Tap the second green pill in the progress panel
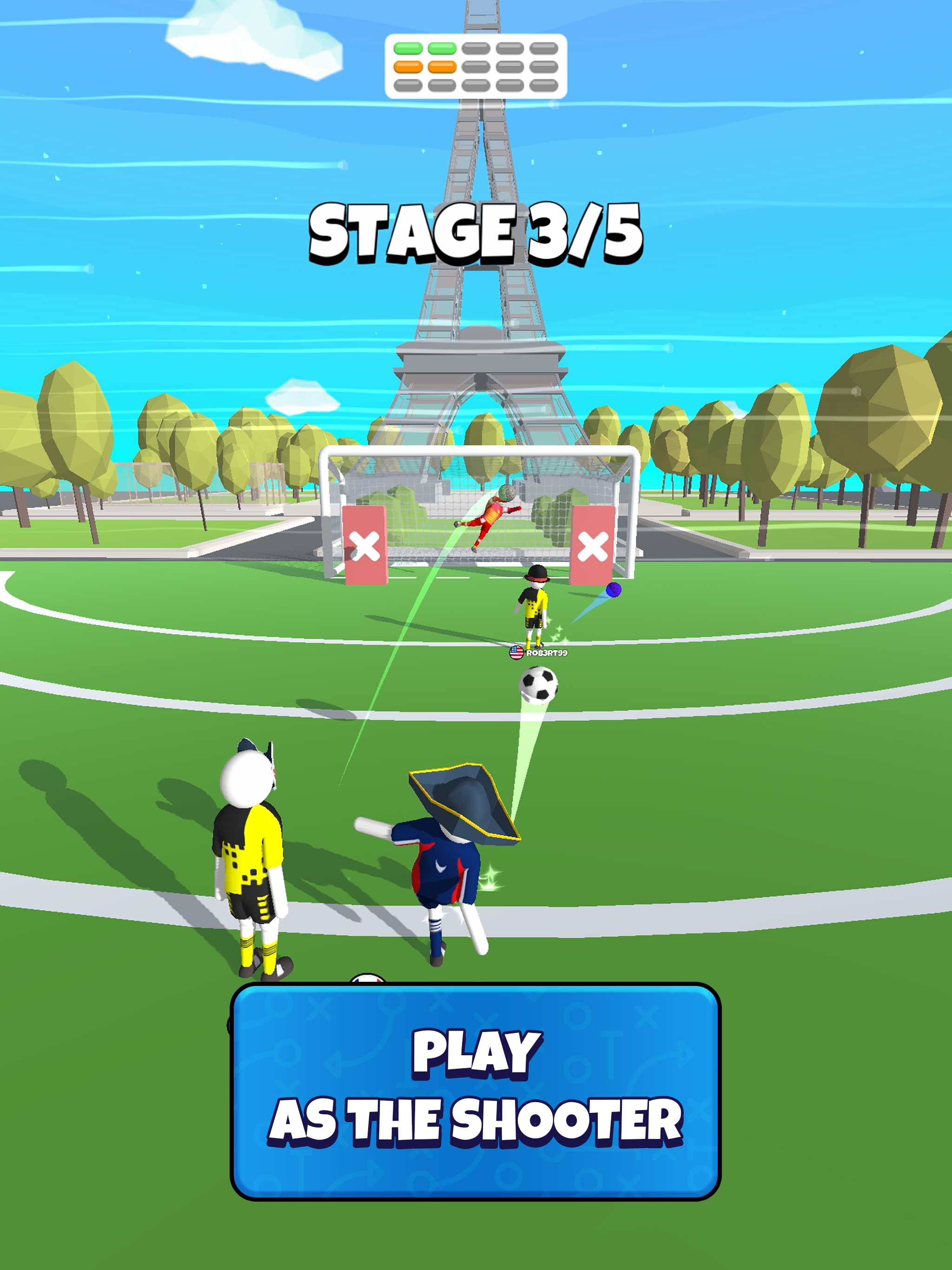 (442, 48)
